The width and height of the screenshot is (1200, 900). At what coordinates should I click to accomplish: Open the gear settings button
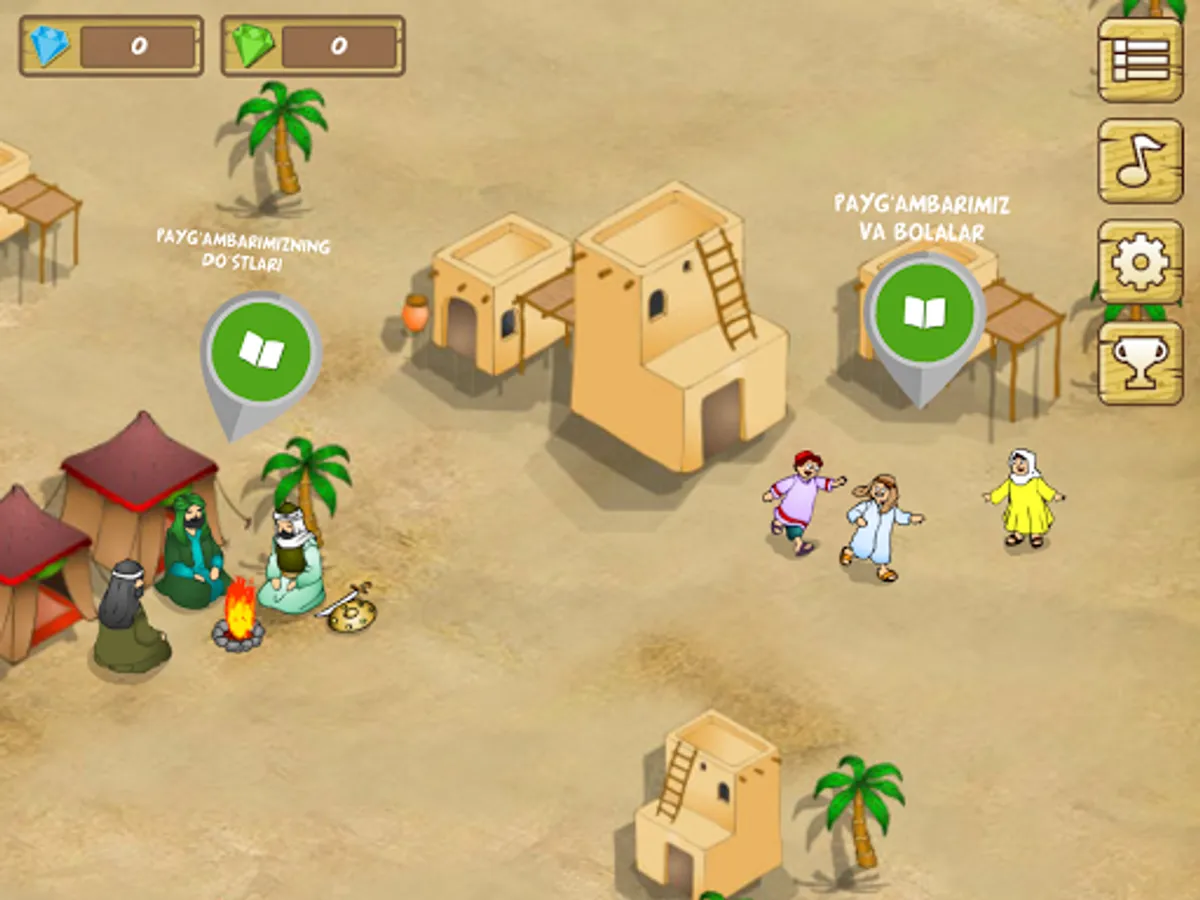[x=1141, y=262]
